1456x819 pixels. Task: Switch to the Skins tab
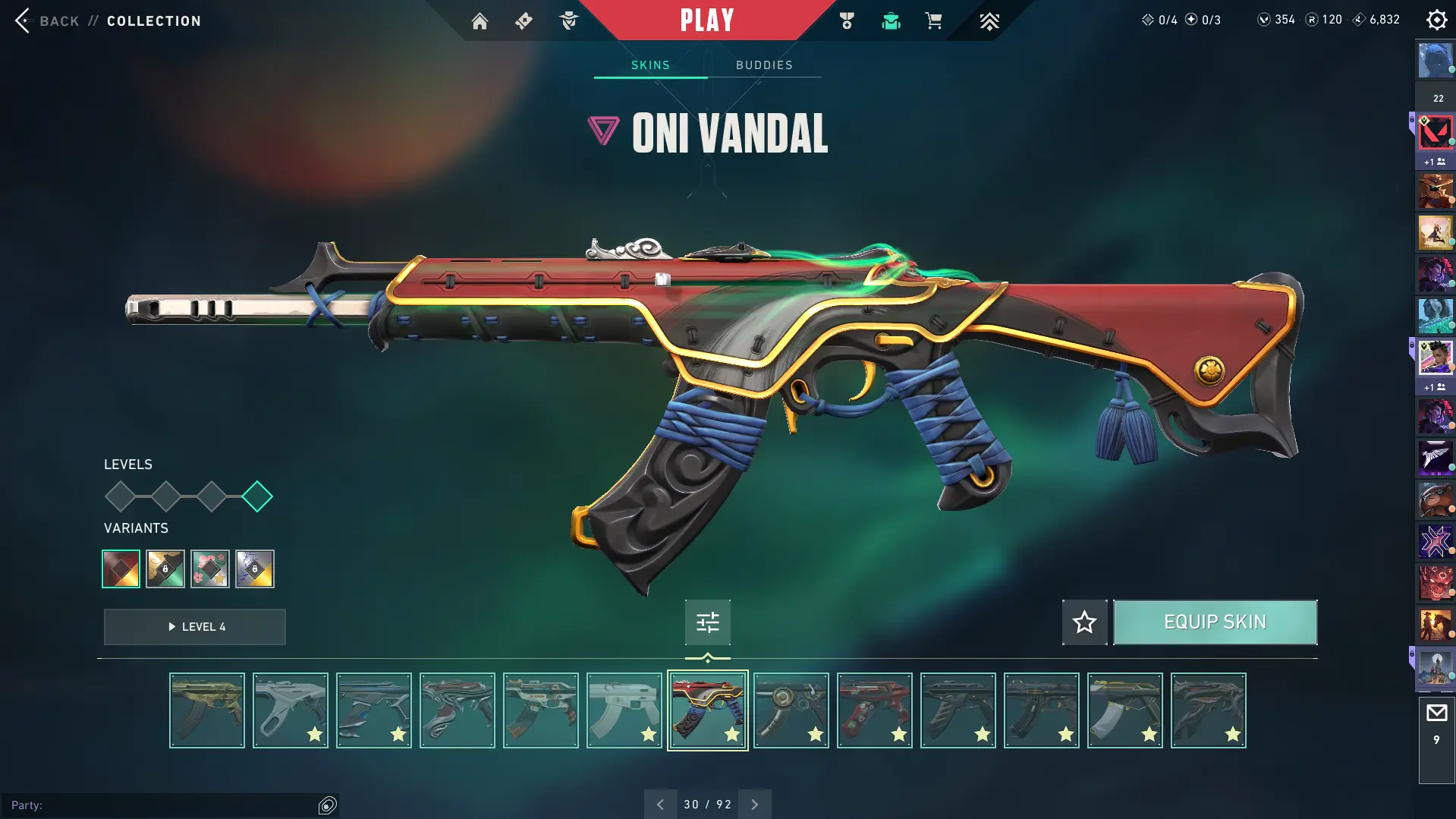pyautogui.click(x=650, y=65)
